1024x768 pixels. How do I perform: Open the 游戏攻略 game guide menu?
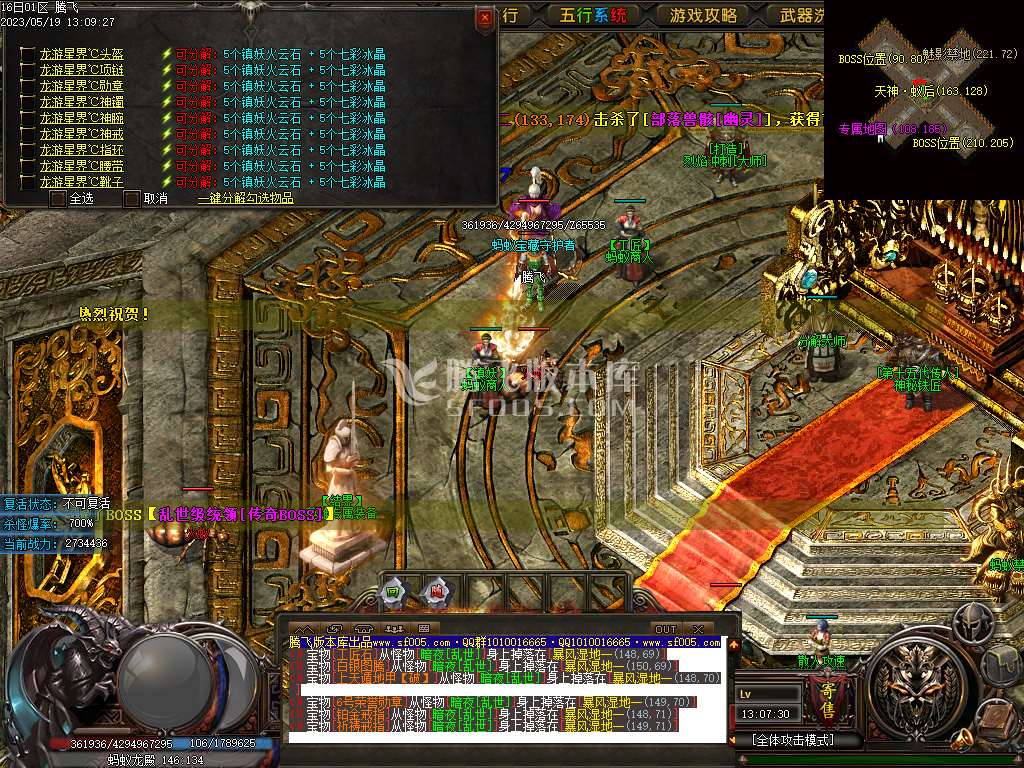tap(703, 15)
